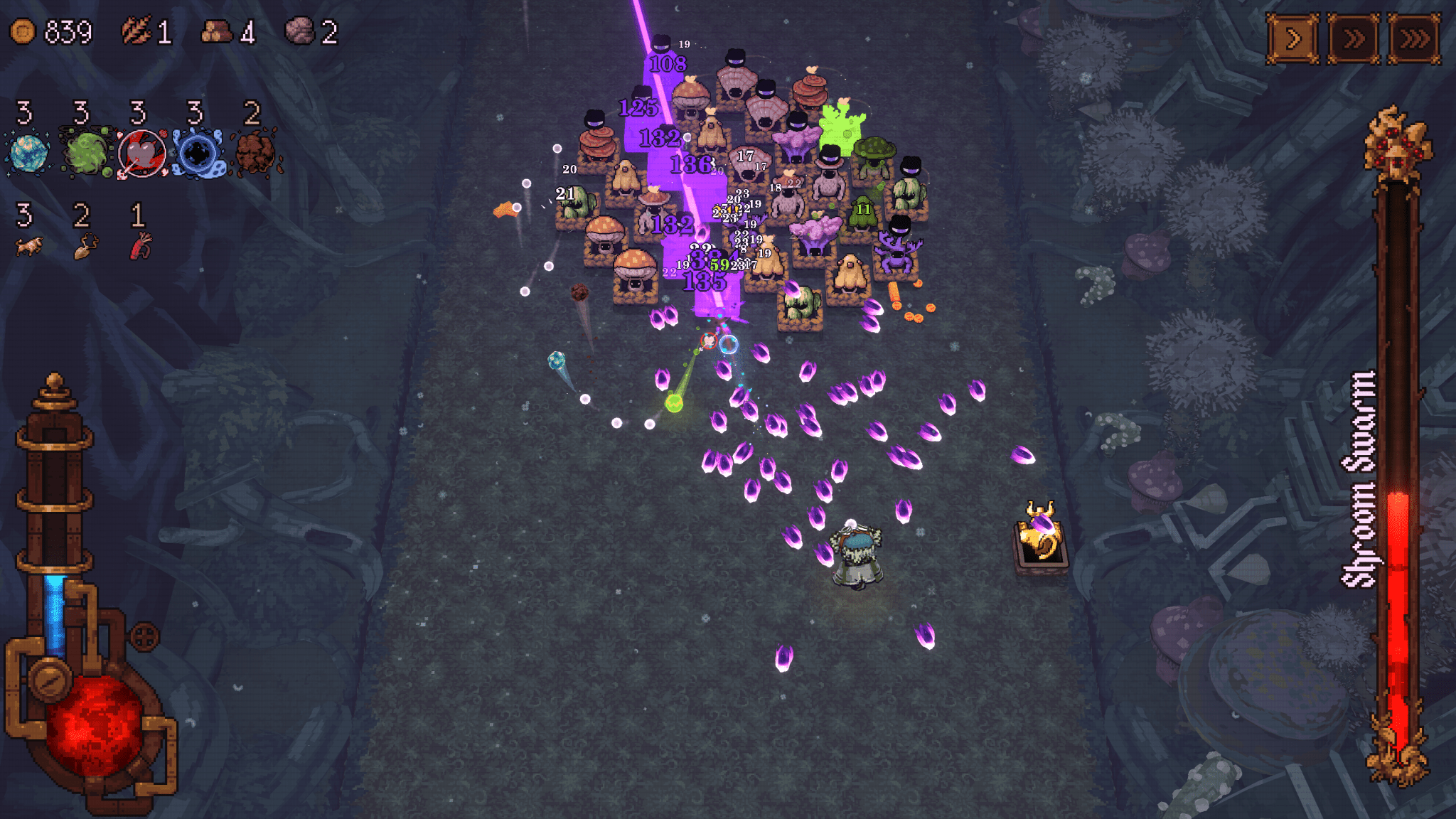1456x819 pixels.
Task: Inspect the red tasseled charm passive icon
Action: [141, 246]
